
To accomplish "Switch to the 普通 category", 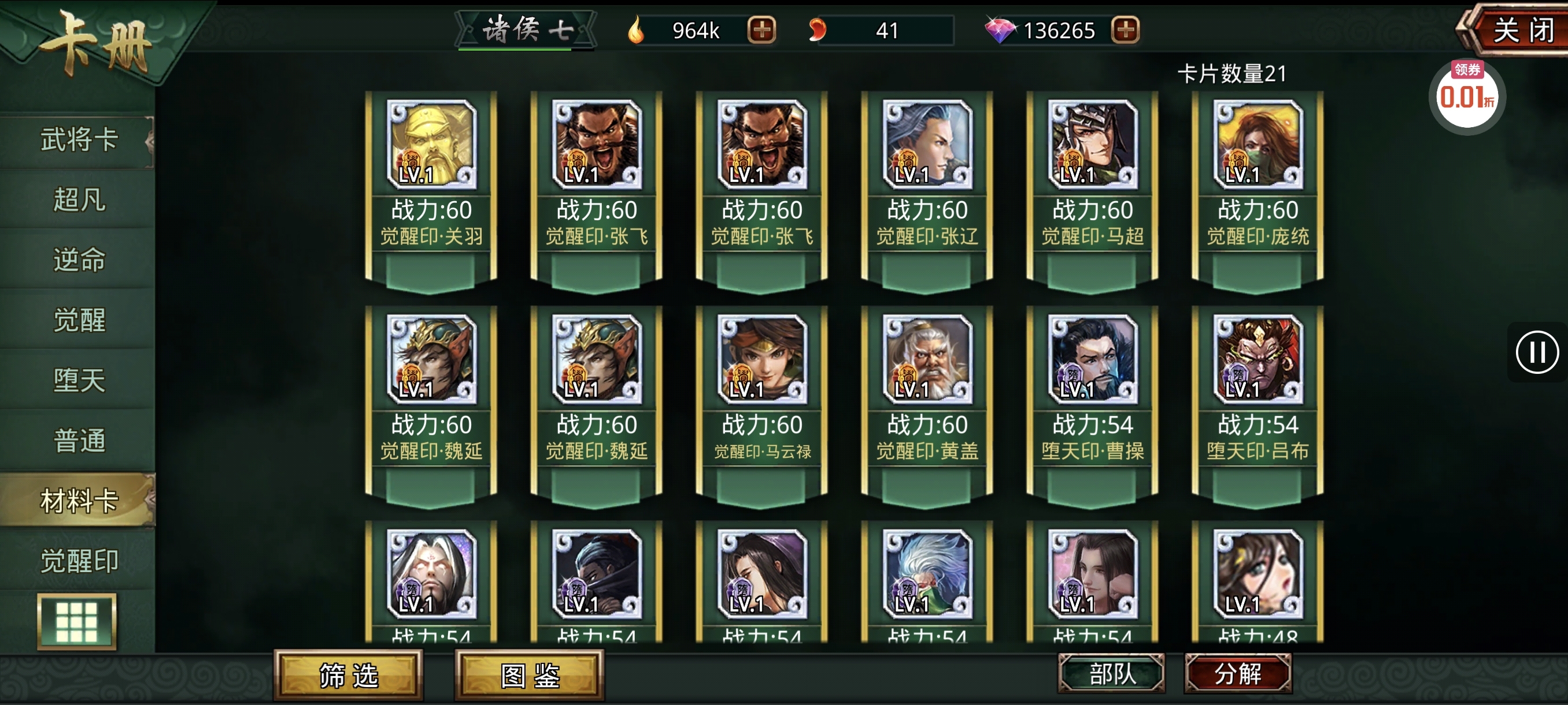I will (x=79, y=440).
